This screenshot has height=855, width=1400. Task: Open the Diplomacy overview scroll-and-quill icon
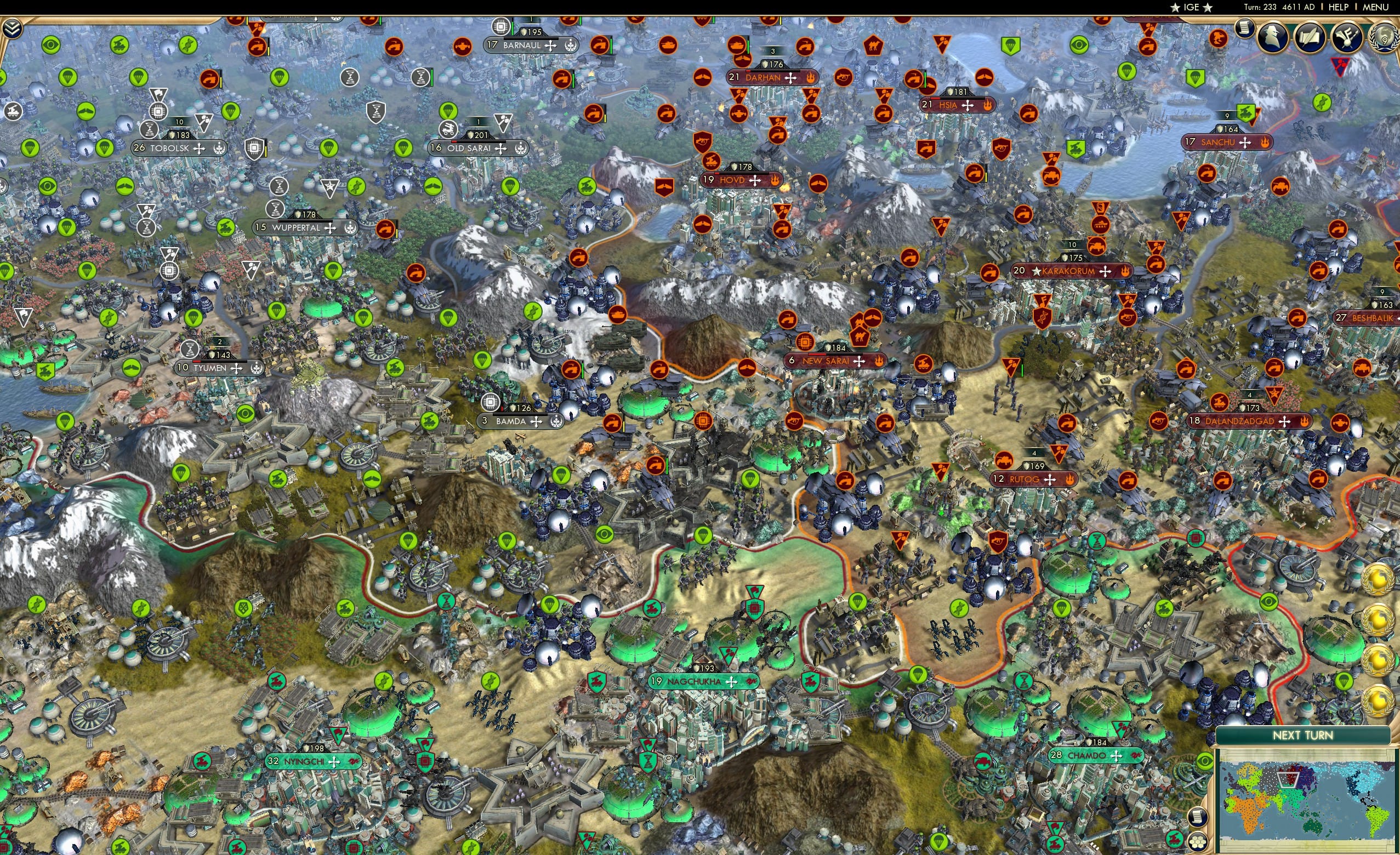tap(1310, 38)
